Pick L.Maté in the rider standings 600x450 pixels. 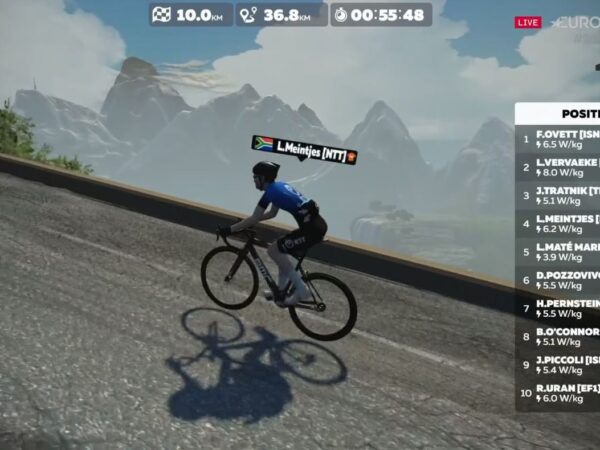[x=566, y=251]
